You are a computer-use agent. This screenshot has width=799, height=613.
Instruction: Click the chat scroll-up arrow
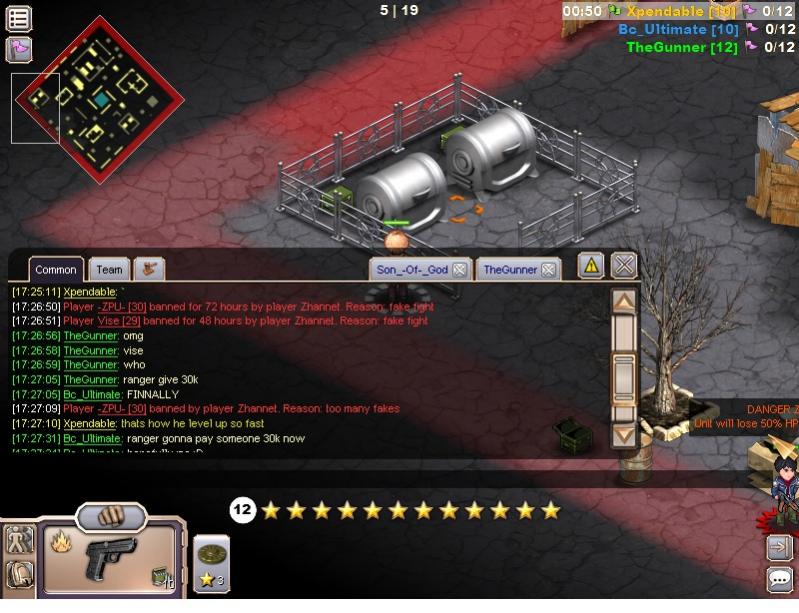(623, 301)
